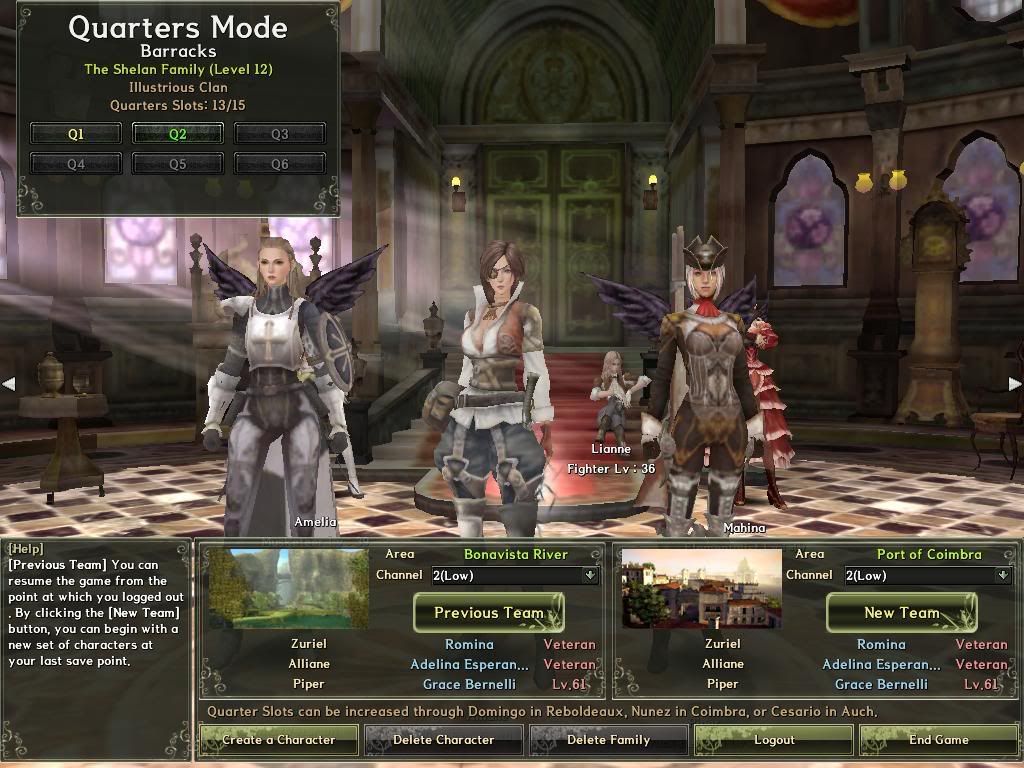The height and width of the screenshot is (768, 1024).
Task: Rotate barracks view with the left arrow
Action: (8, 384)
